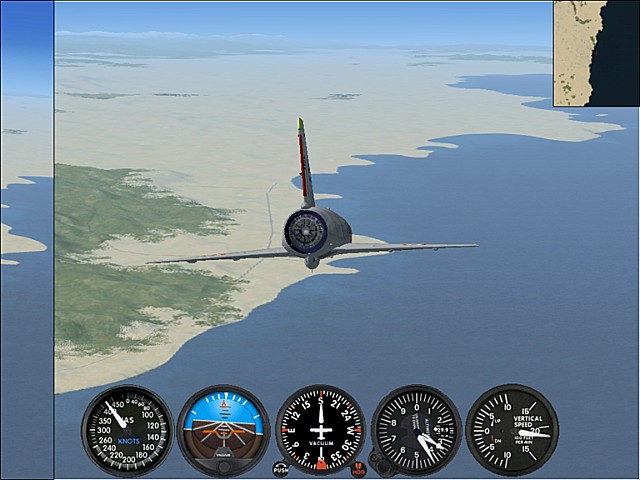Click the PUSH knob under heading gauge

[x=280, y=468]
